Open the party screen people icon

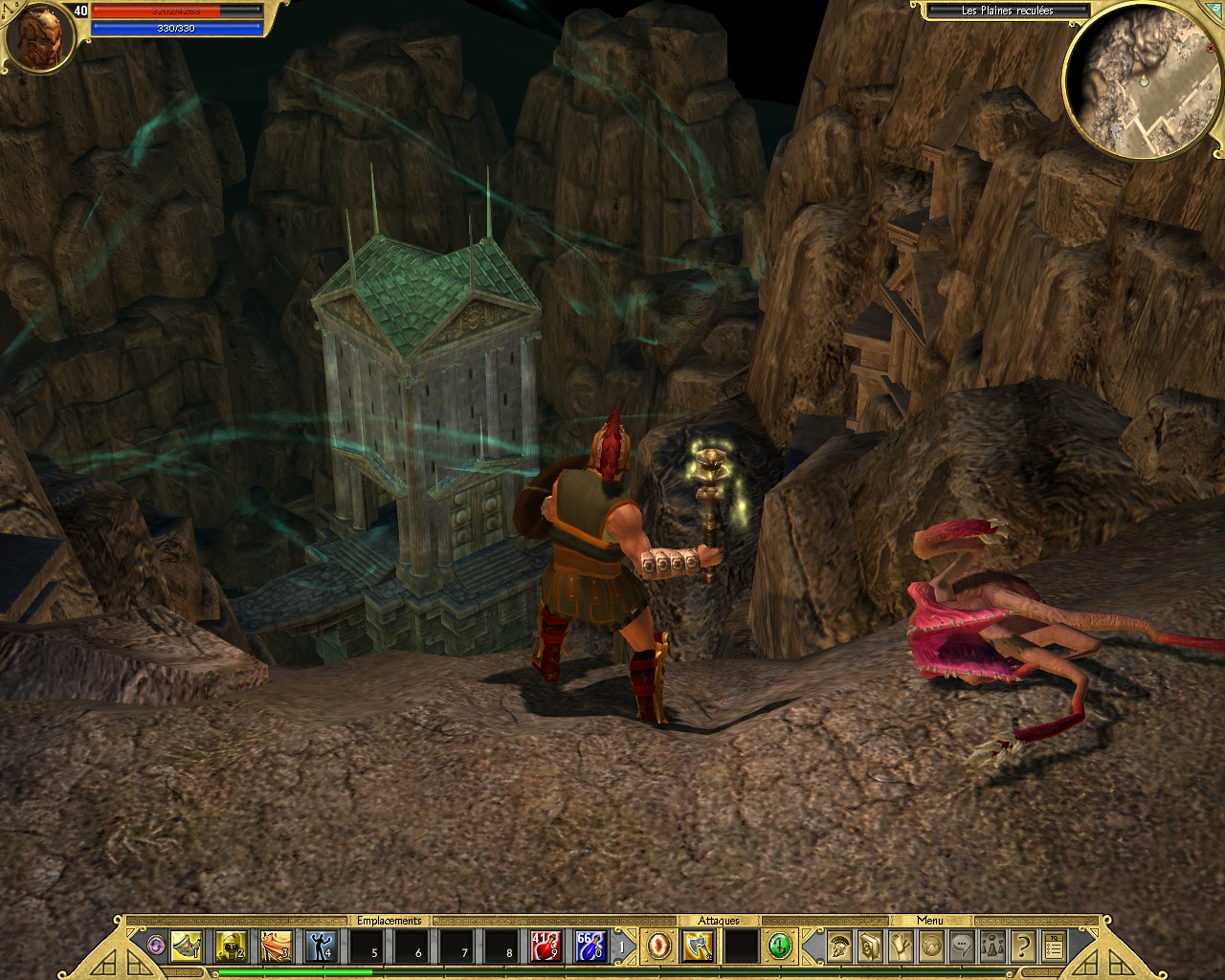pos(991,946)
